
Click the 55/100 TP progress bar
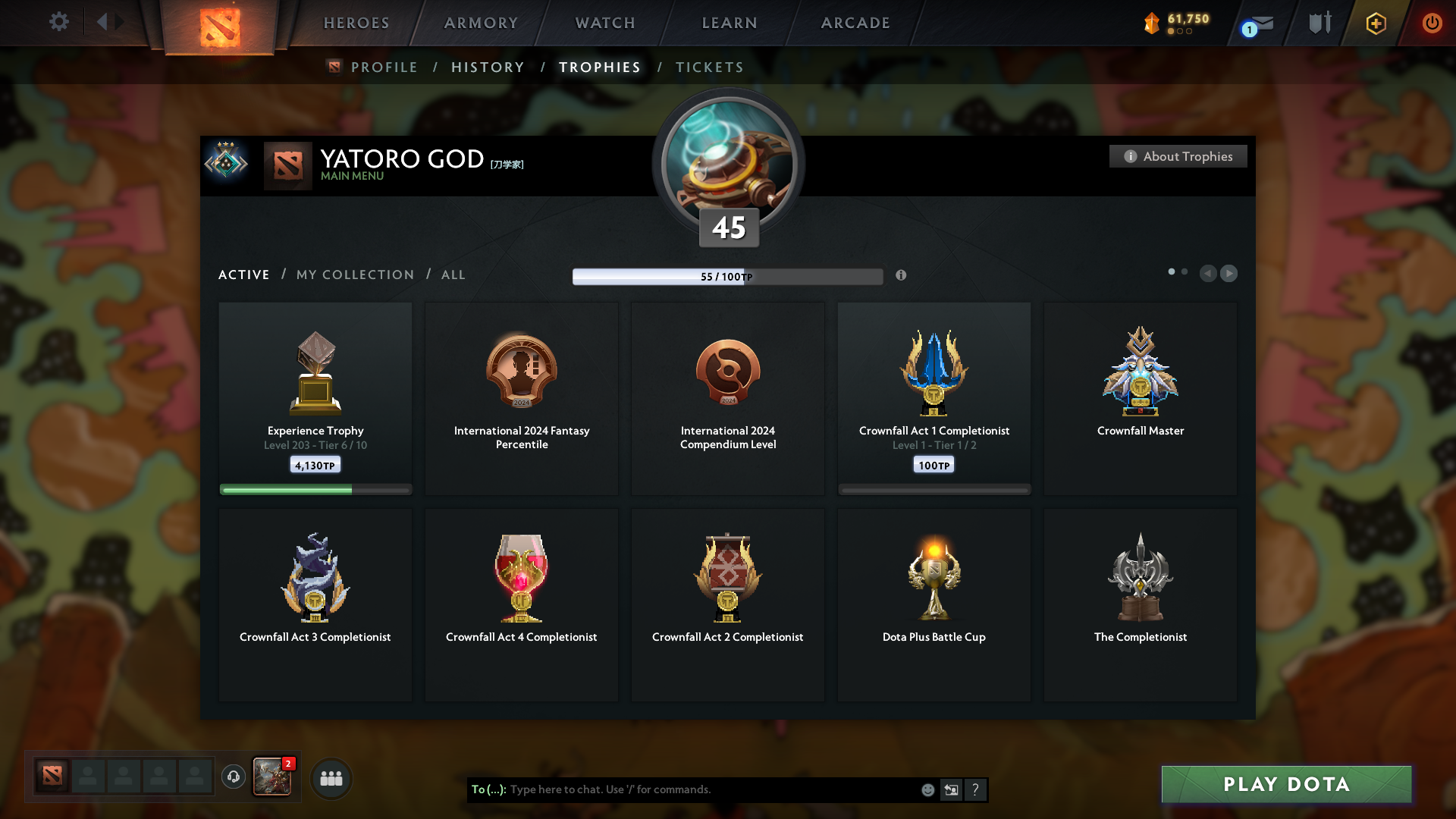(x=728, y=276)
